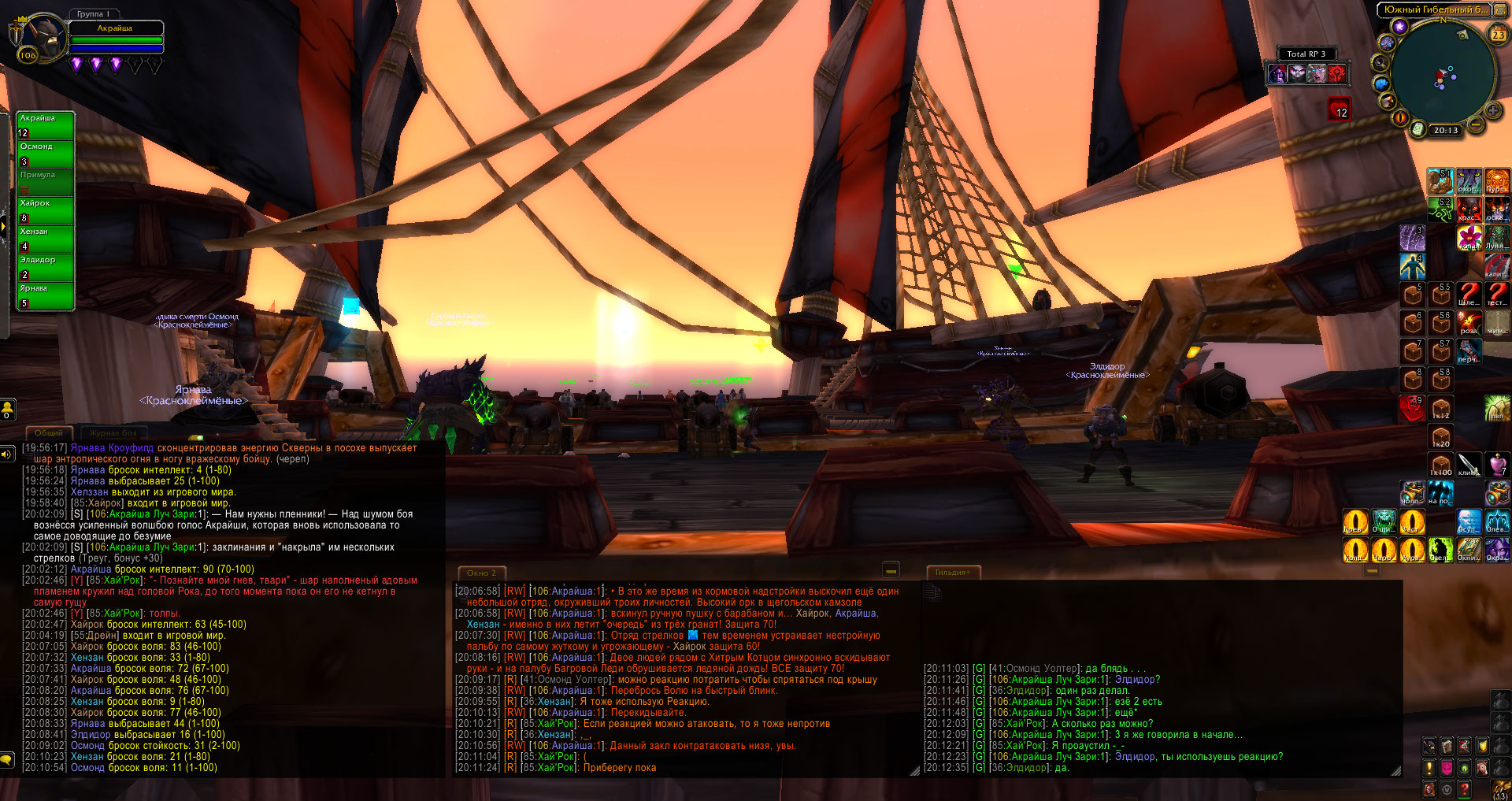Open the Журнал боя chat tab

pos(113,432)
